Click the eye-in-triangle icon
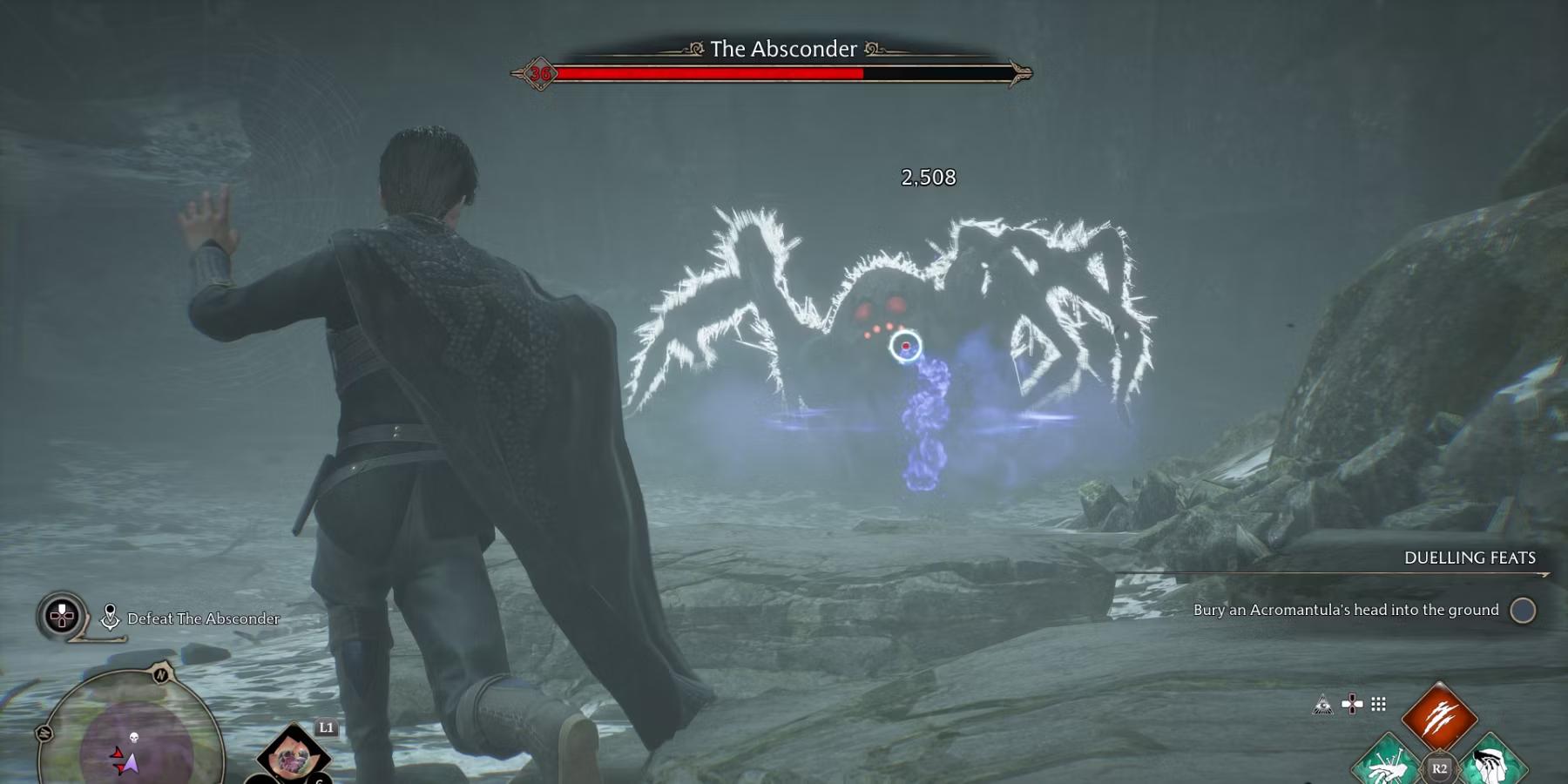 click(1322, 704)
